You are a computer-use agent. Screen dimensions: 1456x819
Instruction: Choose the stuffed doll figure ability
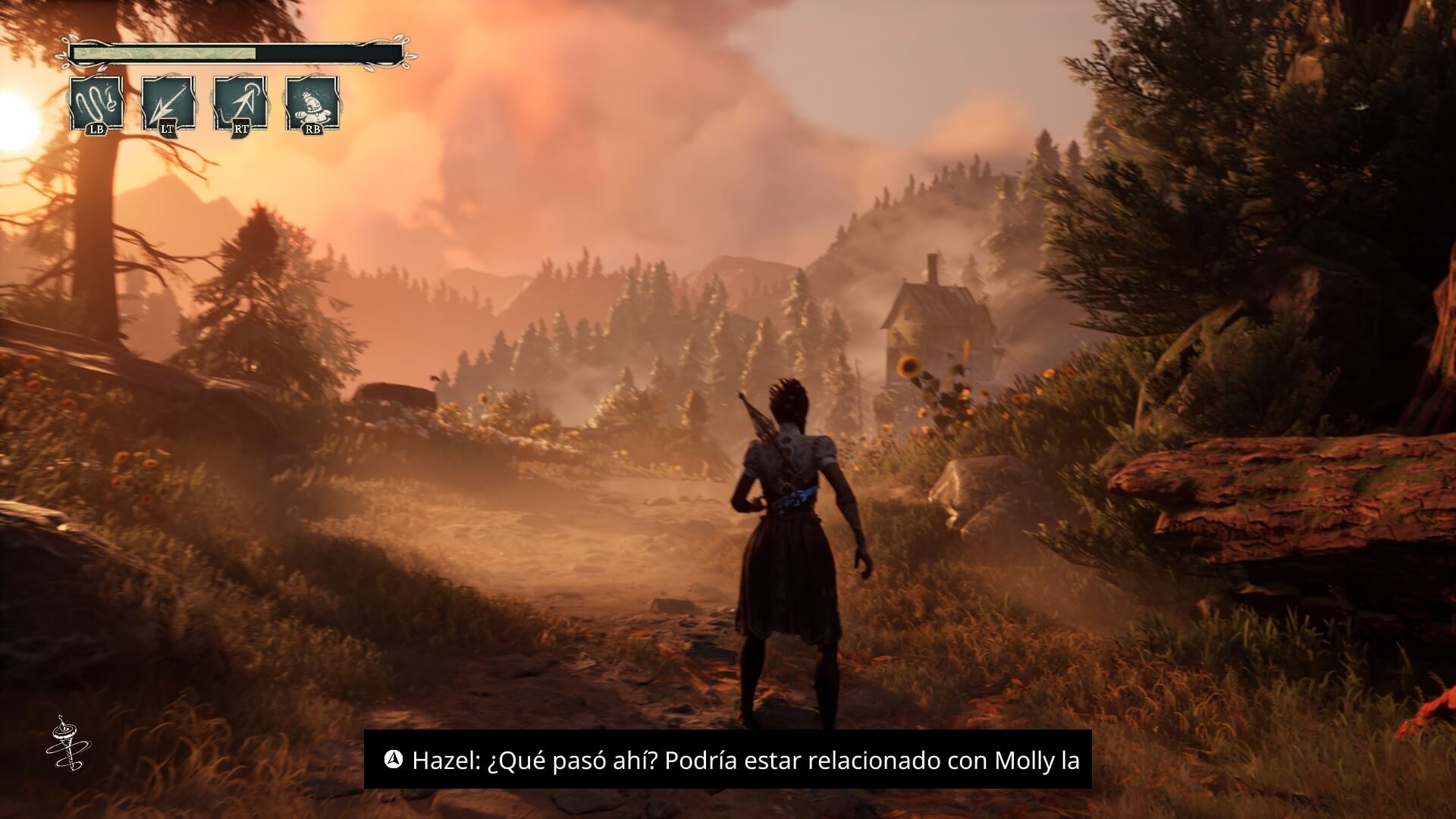point(312,104)
